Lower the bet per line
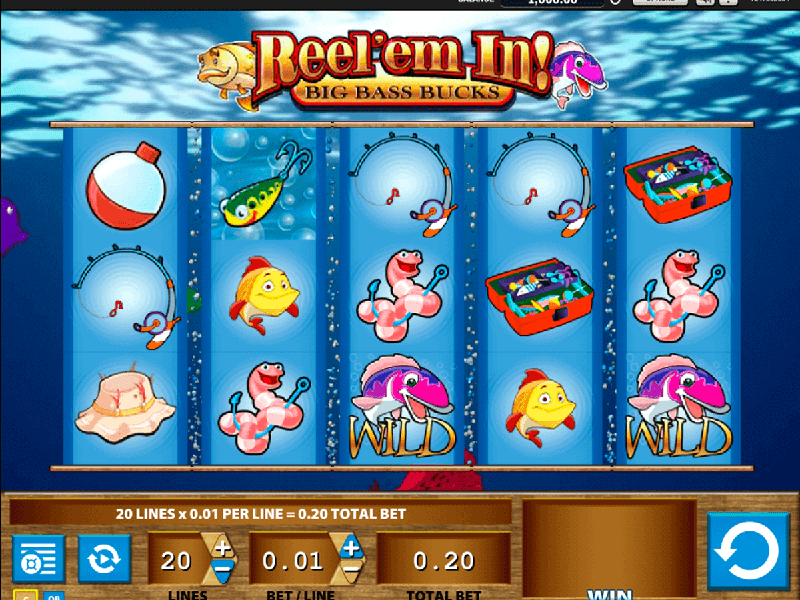This screenshot has height=600, width=800. tap(351, 573)
